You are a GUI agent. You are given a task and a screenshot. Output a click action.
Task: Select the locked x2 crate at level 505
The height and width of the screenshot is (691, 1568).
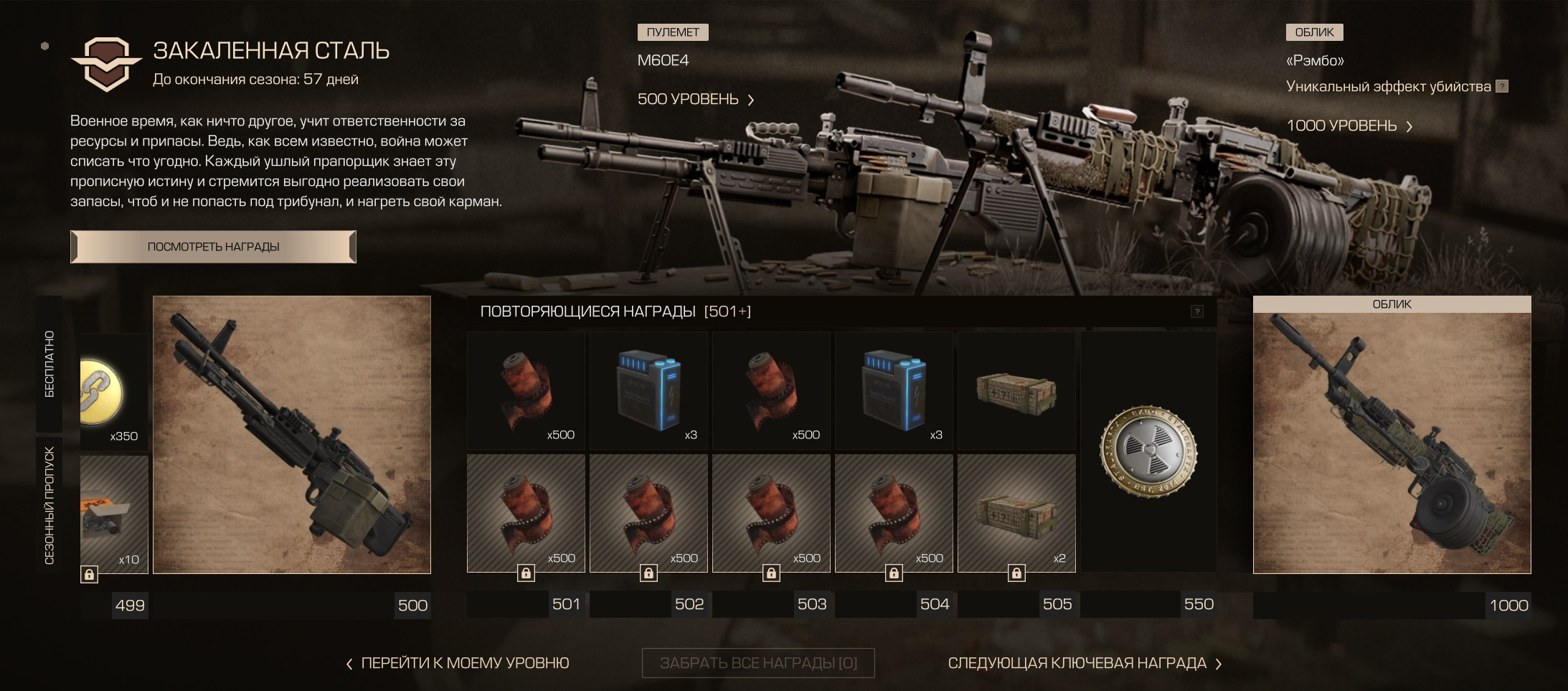tap(1016, 513)
